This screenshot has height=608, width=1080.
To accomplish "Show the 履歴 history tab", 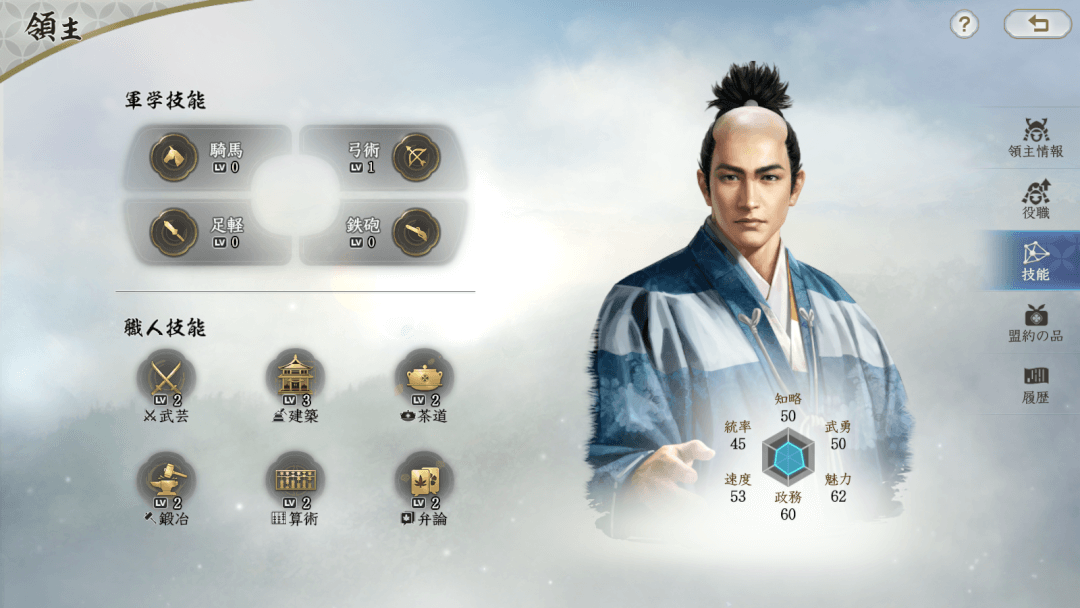I will pos(1035,384).
